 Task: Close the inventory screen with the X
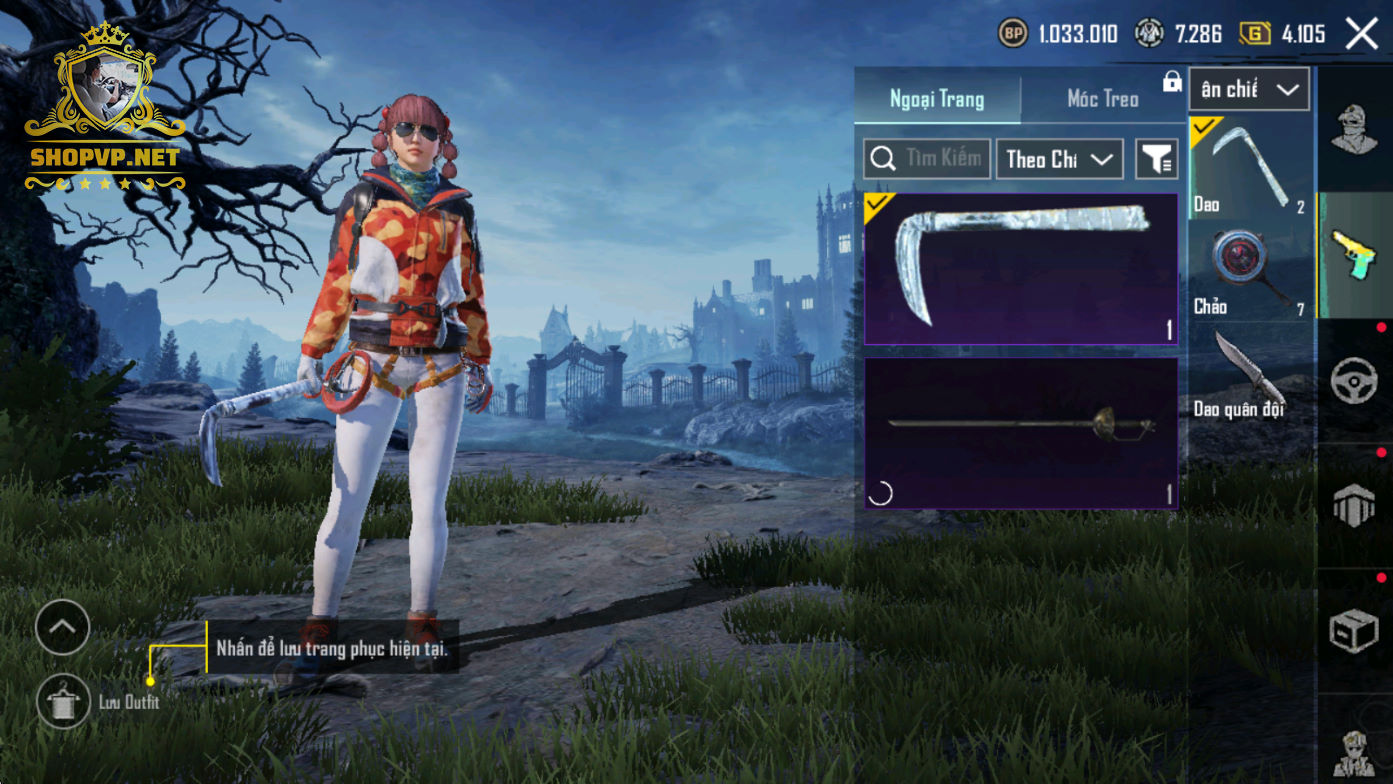1362,34
